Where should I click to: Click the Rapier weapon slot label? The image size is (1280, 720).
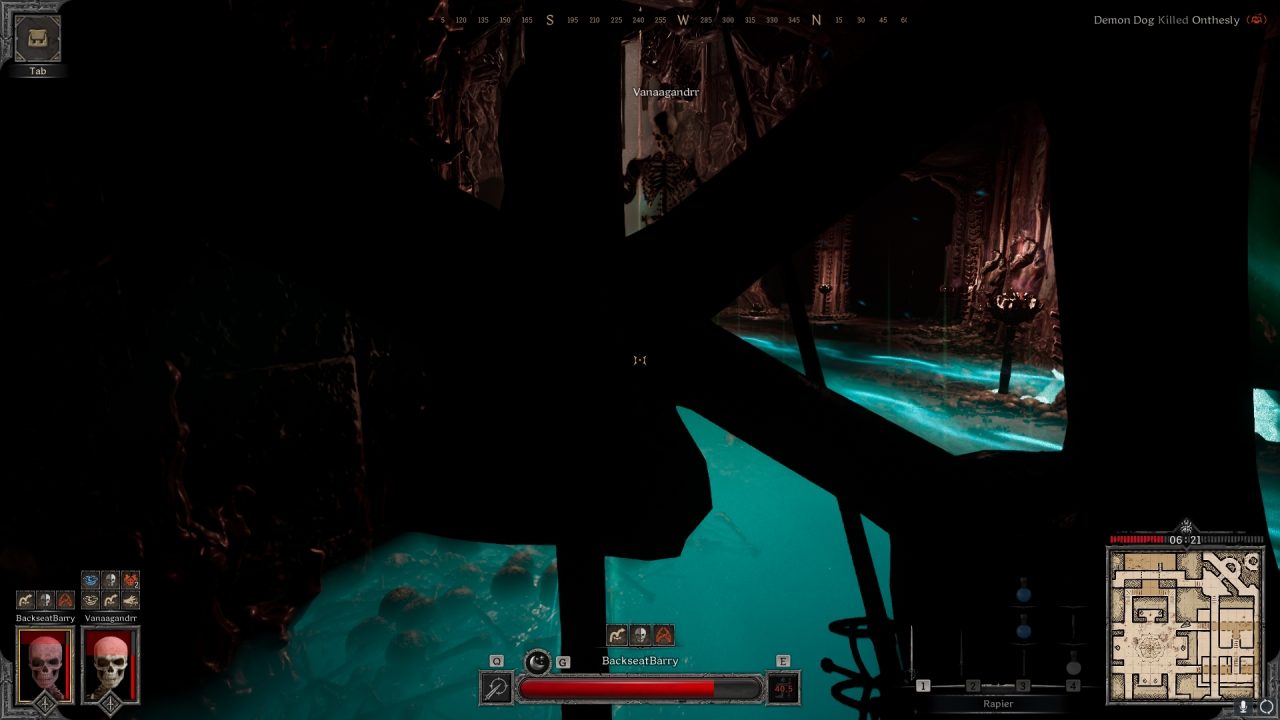pos(999,704)
